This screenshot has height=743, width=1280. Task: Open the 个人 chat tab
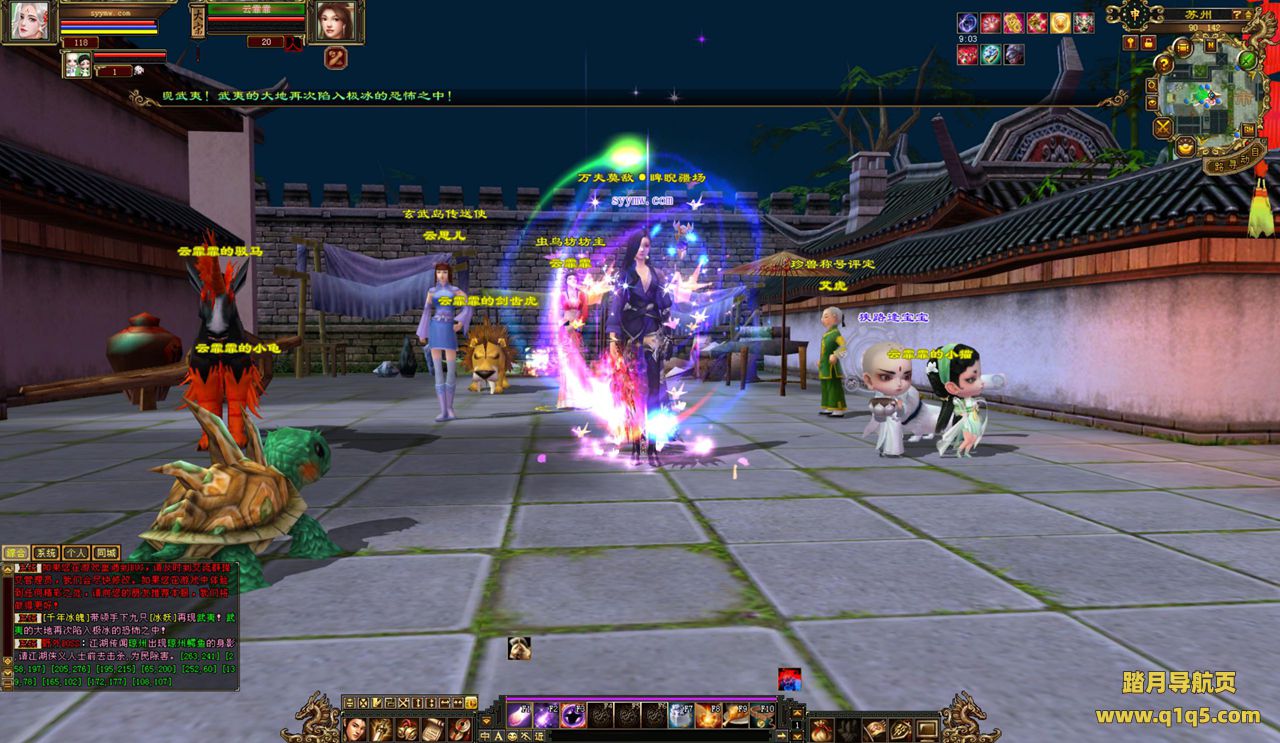76,552
